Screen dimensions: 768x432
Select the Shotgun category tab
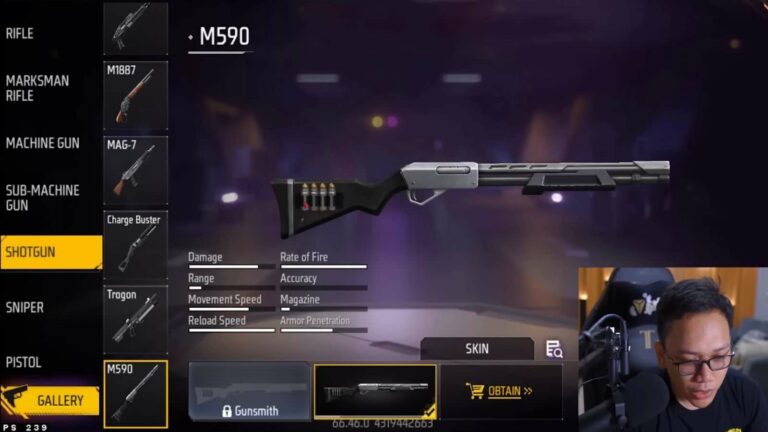[x=50, y=252]
